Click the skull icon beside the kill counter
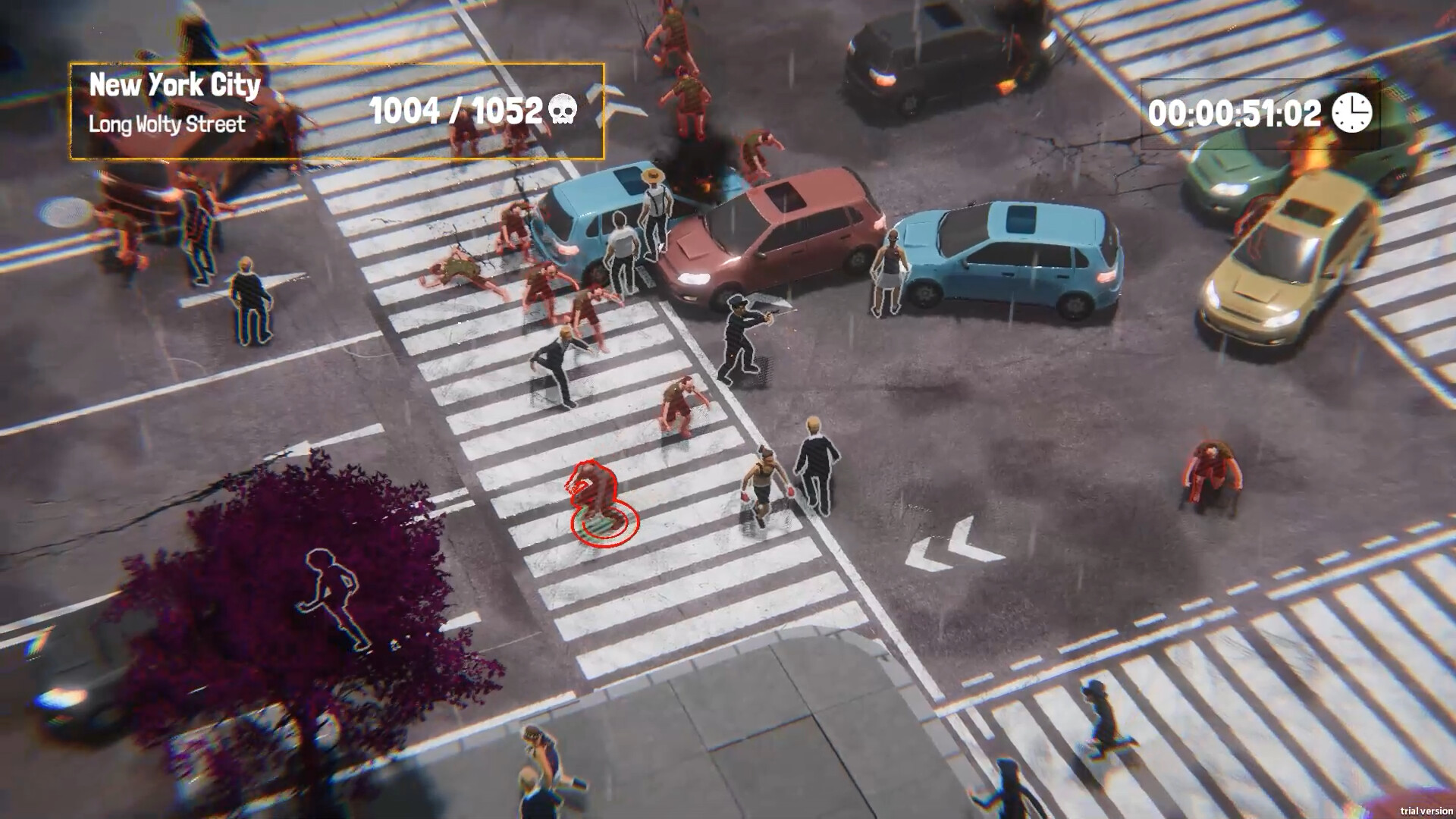The height and width of the screenshot is (819, 1456). click(564, 111)
